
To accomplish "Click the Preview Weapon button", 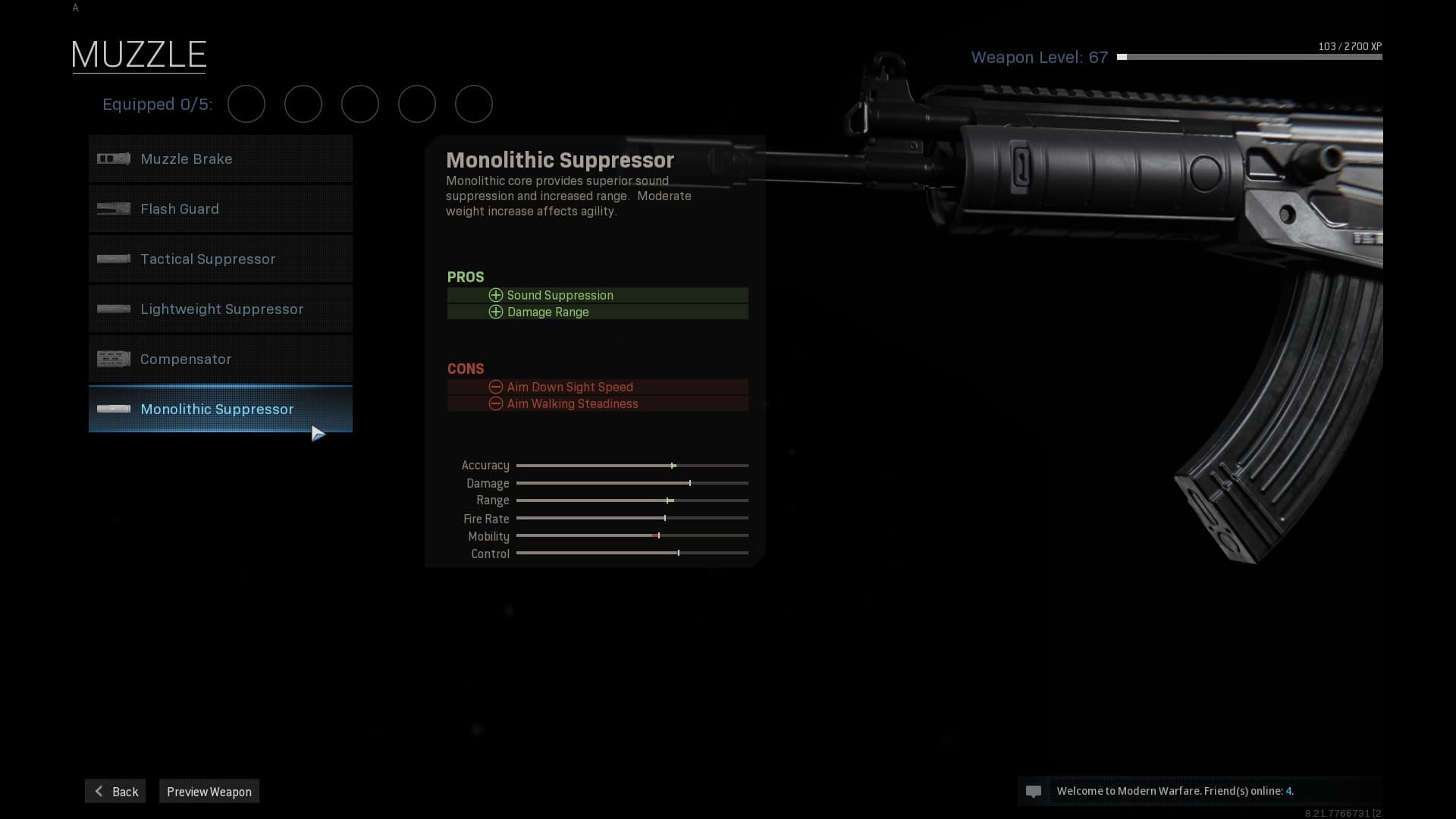I will 209,792.
